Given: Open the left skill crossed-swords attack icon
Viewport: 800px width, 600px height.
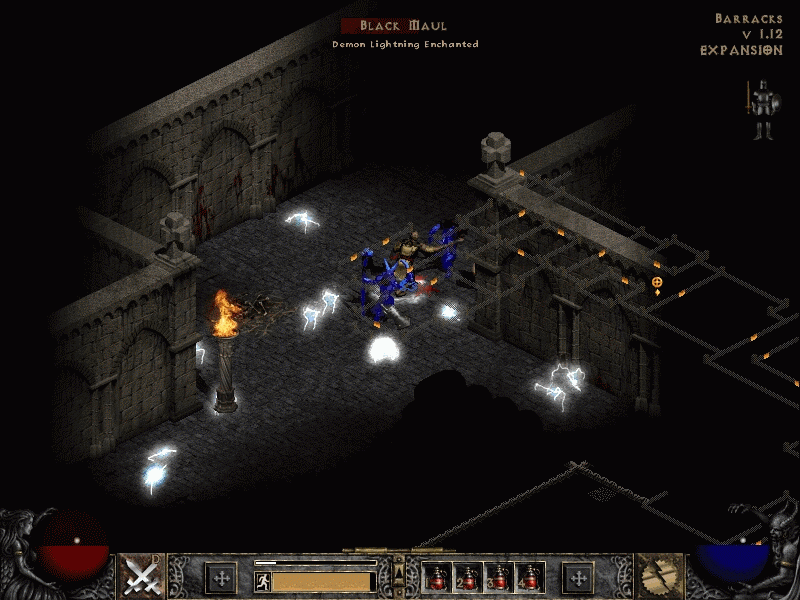Looking at the screenshot, I should click(141, 576).
